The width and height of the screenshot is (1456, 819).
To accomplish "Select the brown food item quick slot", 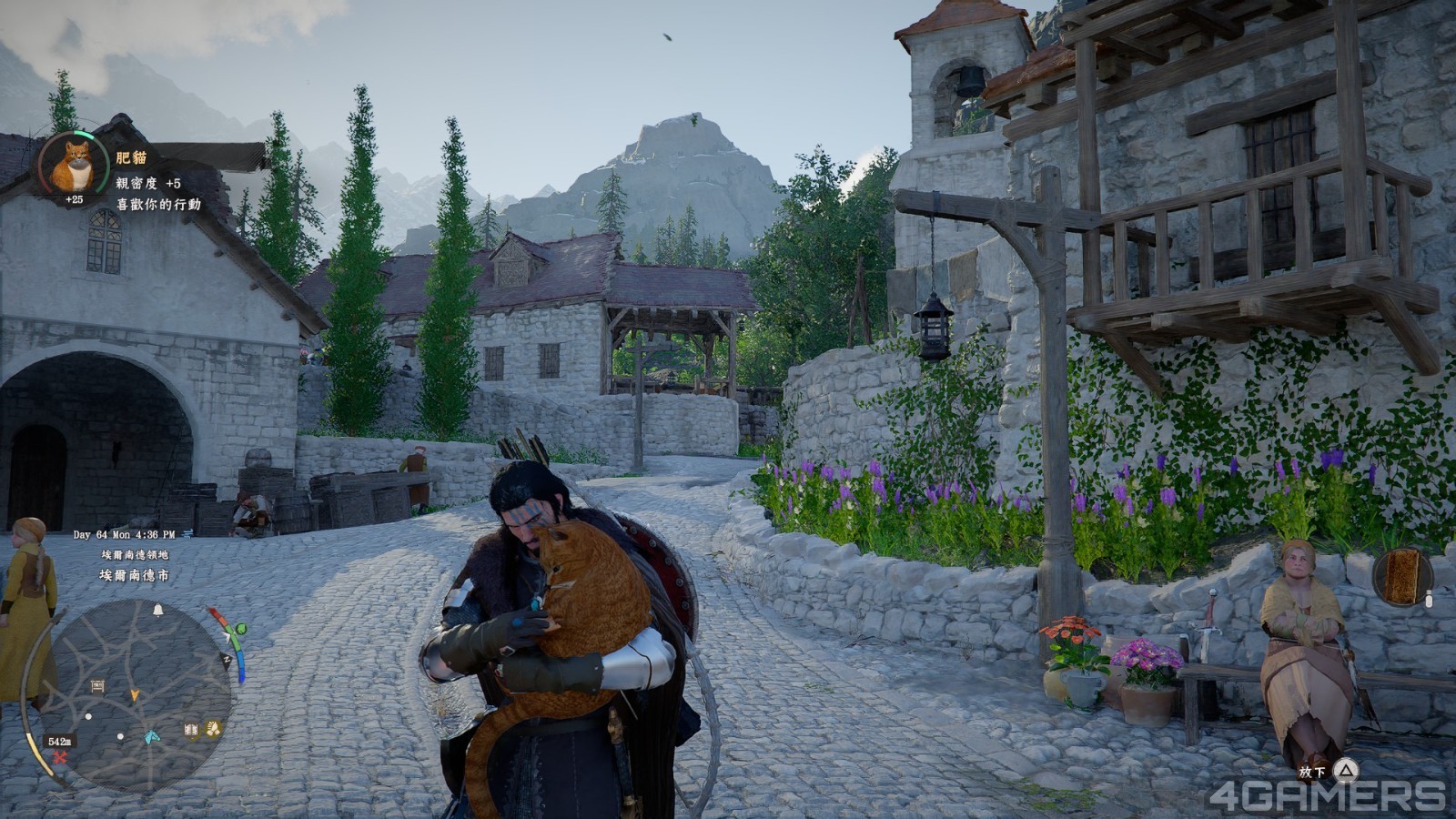I will tap(1402, 576).
